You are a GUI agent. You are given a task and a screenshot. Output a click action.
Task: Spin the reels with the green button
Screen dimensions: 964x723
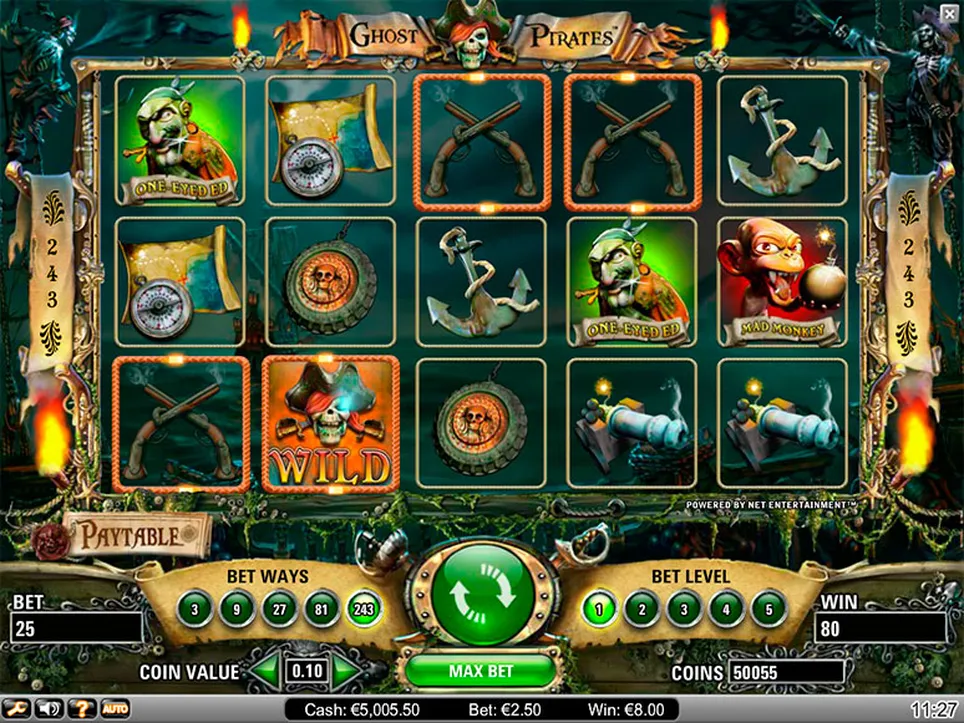tap(482, 595)
